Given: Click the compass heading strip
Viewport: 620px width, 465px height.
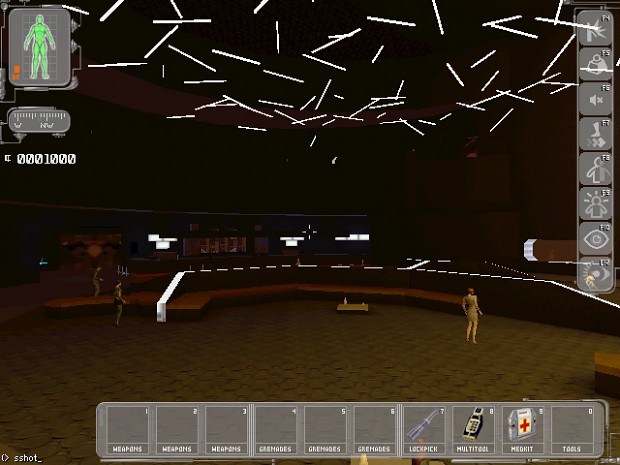Looking at the screenshot, I should pyautogui.click(x=39, y=124).
